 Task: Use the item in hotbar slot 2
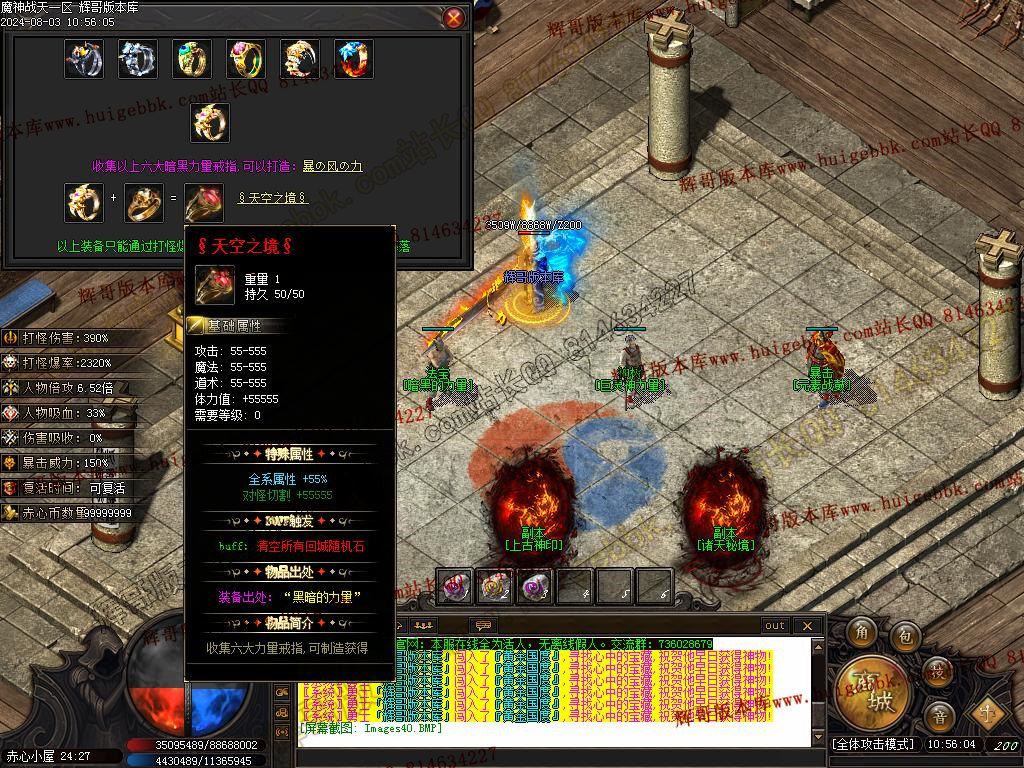[x=495, y=587]
